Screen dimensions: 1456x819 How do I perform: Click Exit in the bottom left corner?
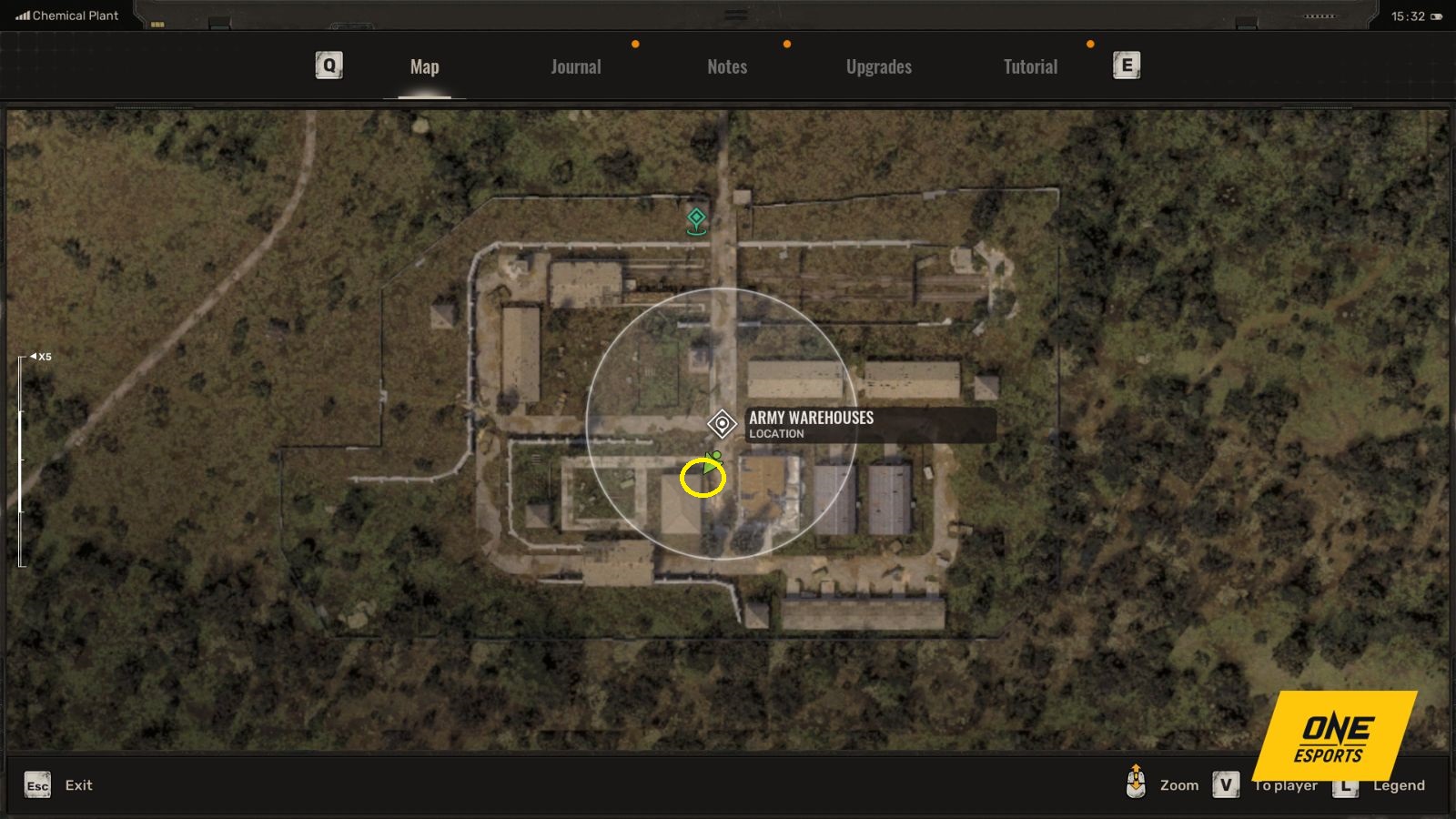tap(79, 784)
